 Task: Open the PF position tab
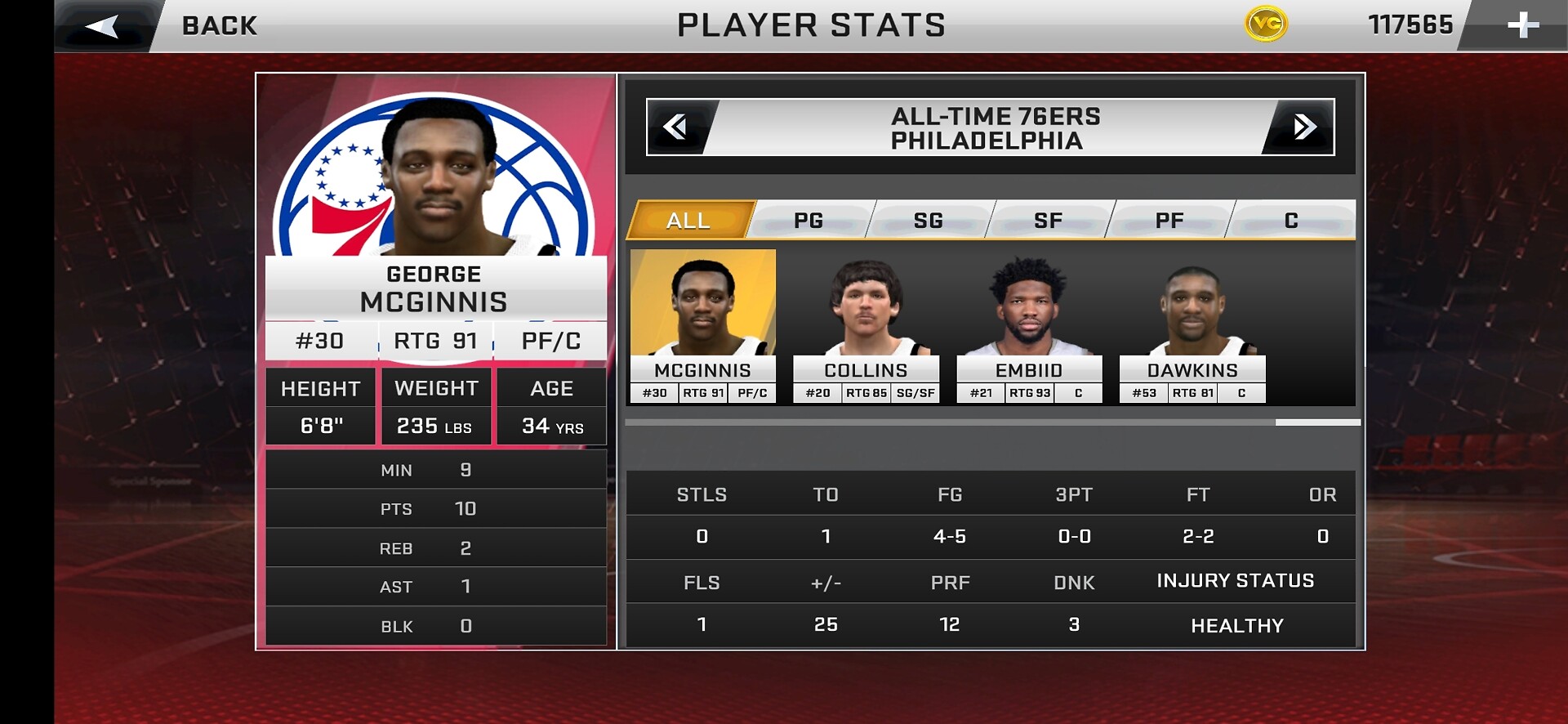pos(1169,220)
